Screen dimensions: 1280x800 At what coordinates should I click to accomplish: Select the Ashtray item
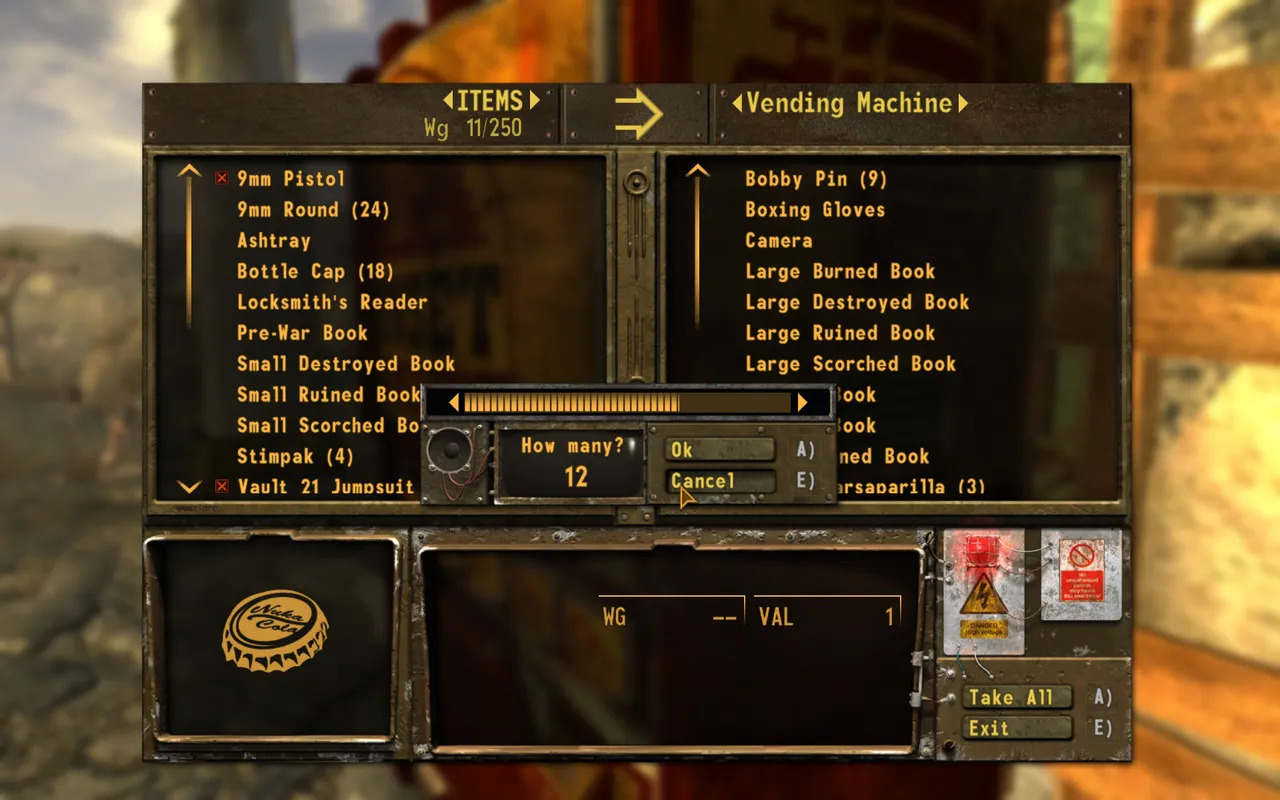[274, 241]
